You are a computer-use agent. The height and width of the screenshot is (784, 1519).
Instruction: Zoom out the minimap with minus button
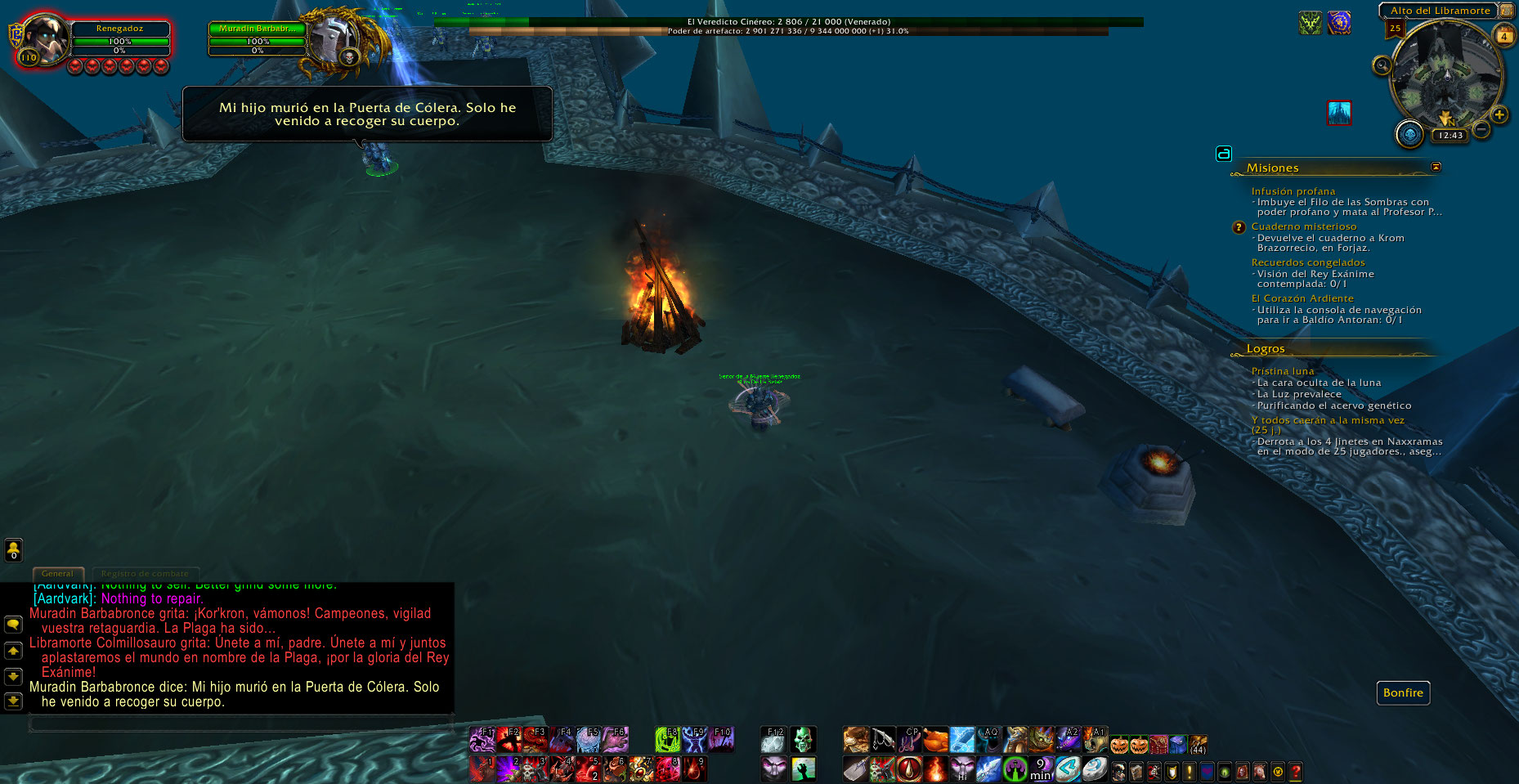point(1481,129)
